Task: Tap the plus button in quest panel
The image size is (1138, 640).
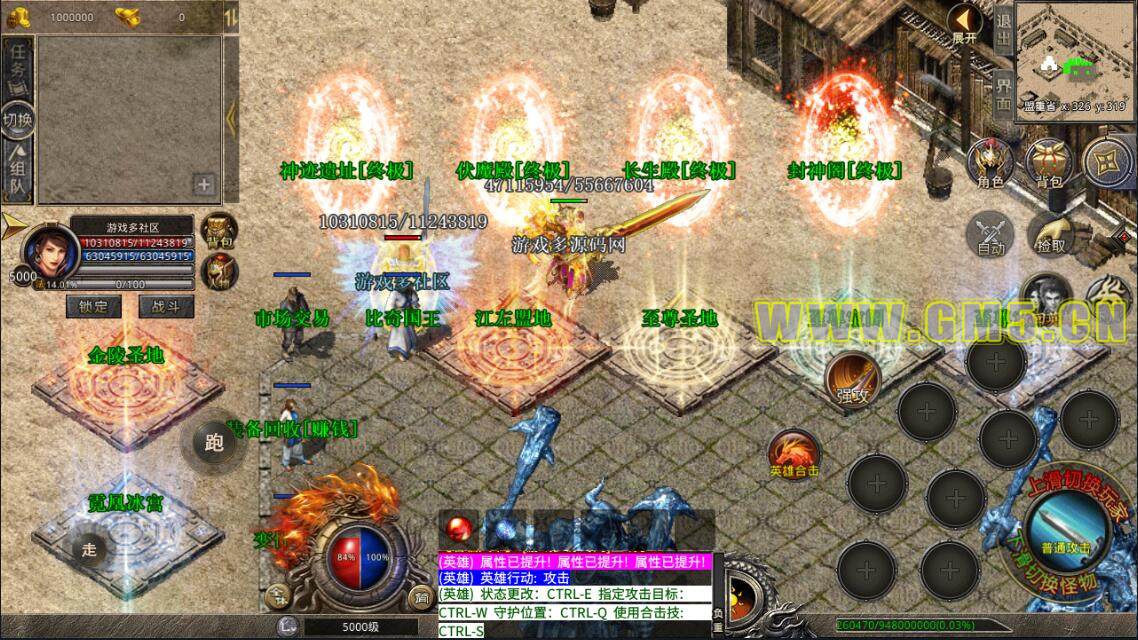Action: [x=204, y=184]
